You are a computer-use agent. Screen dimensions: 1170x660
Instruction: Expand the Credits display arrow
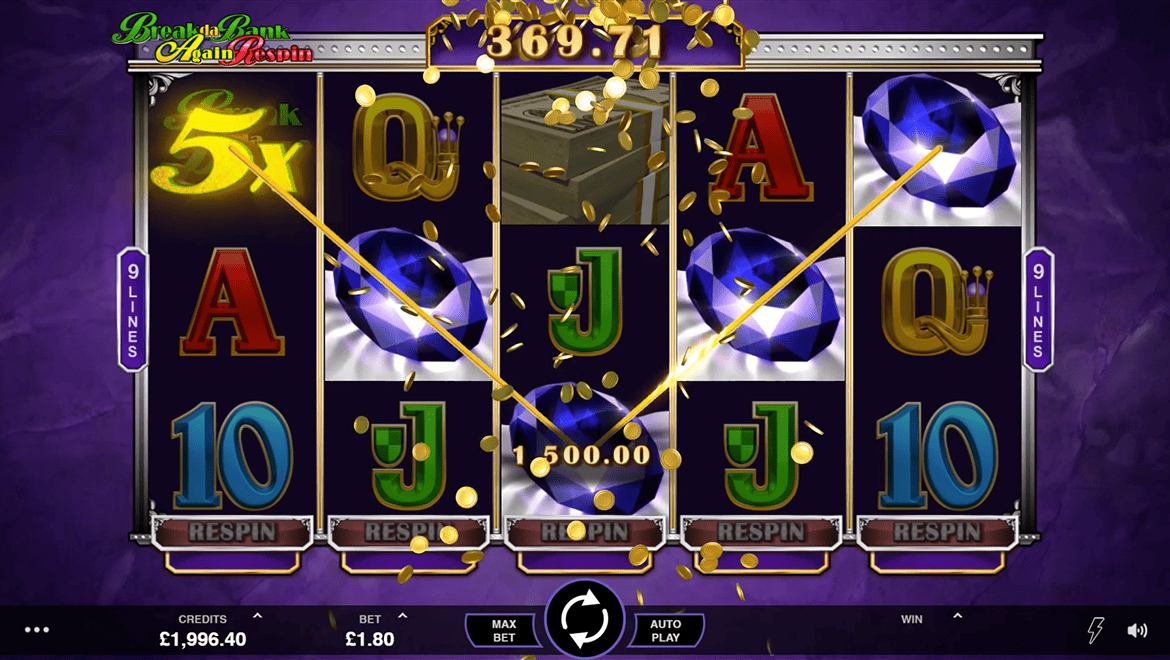pyautogui.click(x=257, y=617)
